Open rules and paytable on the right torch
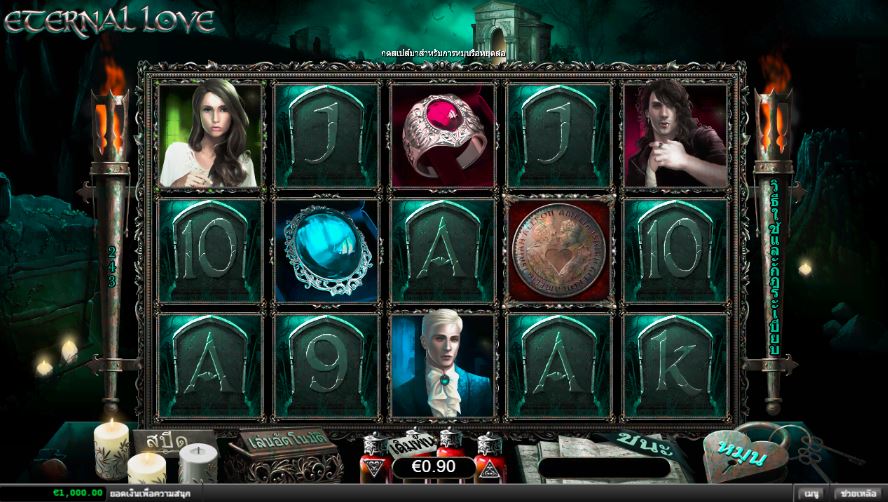888x502 pixels. click(x=774, y=269)
